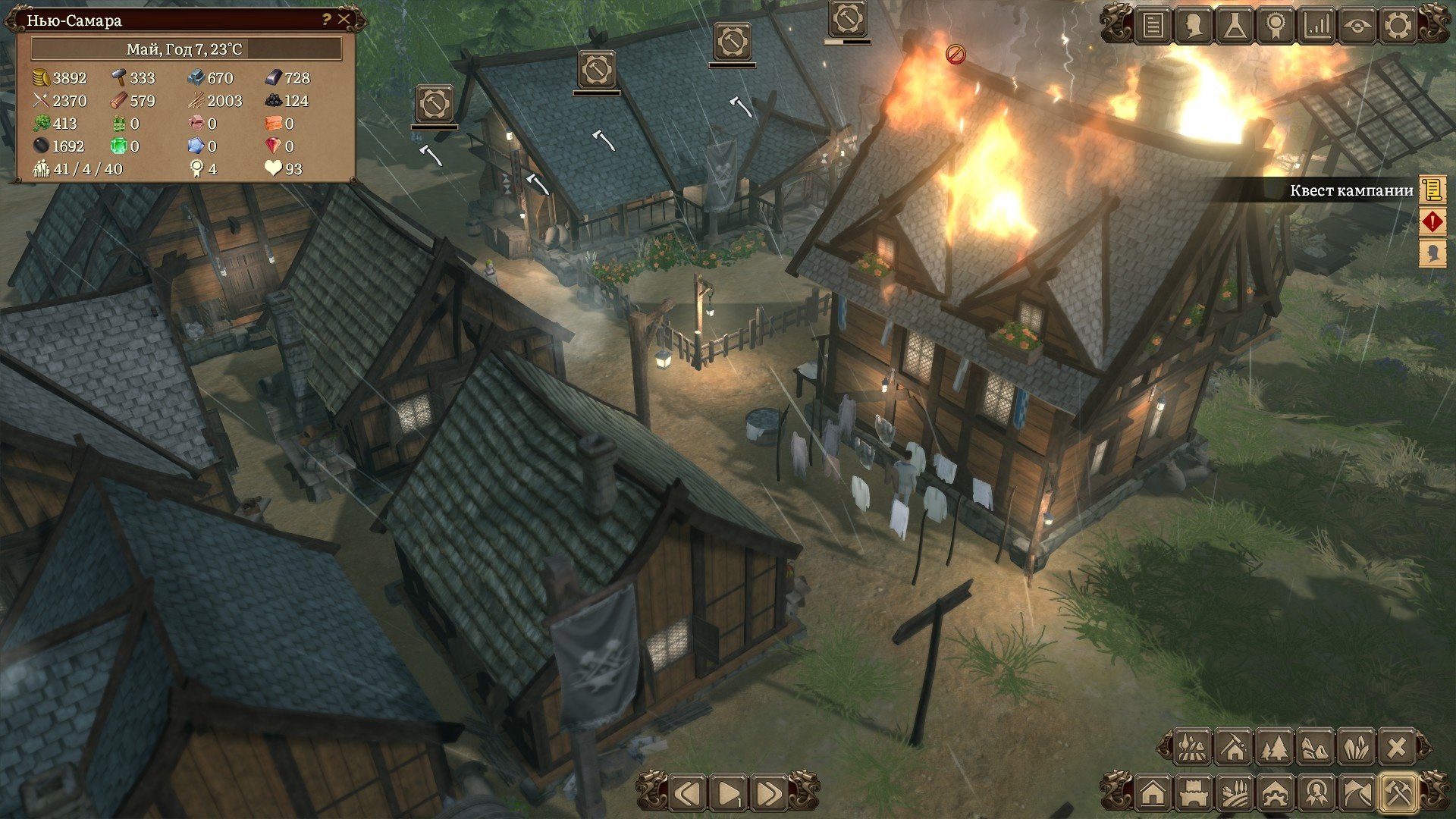
Task: Open the Квест кампании scroll
Action: tap(1432, 190)
